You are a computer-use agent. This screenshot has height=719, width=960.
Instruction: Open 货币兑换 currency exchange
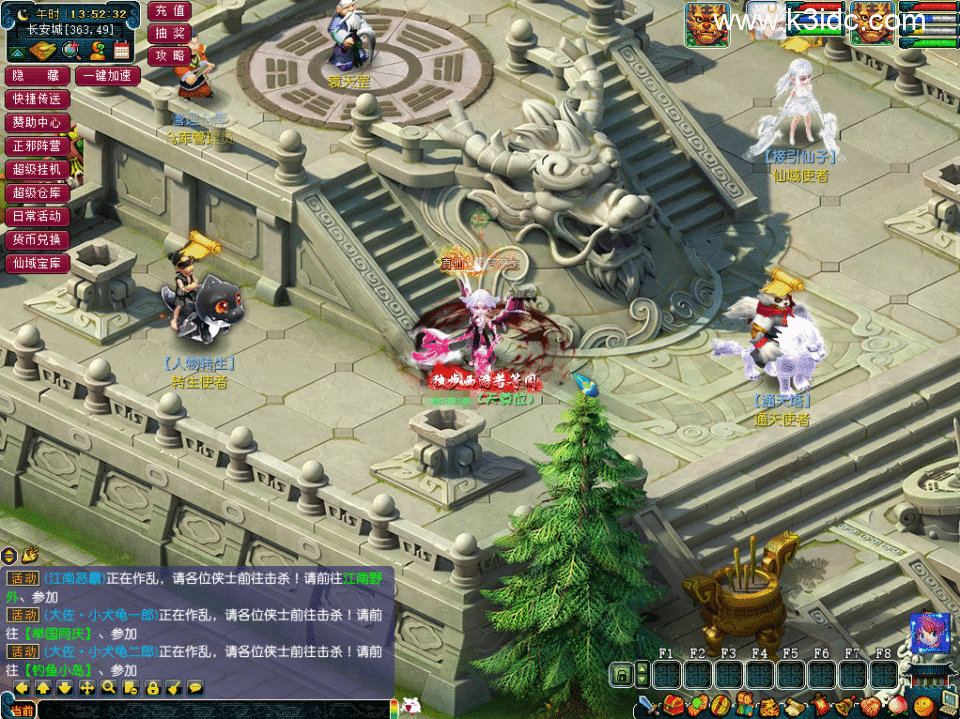coord(37,240)
